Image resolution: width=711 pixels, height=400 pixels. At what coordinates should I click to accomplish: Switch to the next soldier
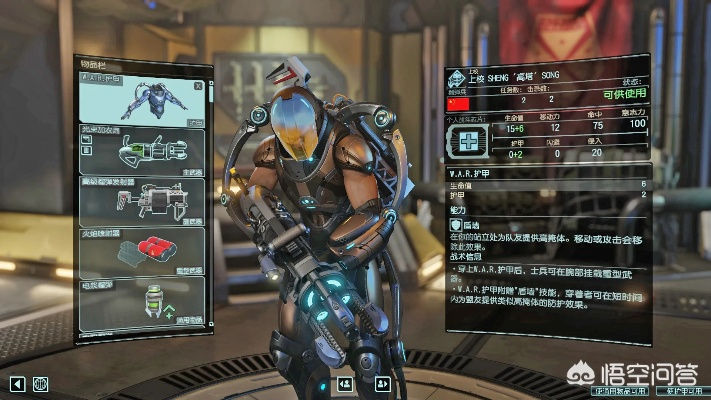point(381,383)
